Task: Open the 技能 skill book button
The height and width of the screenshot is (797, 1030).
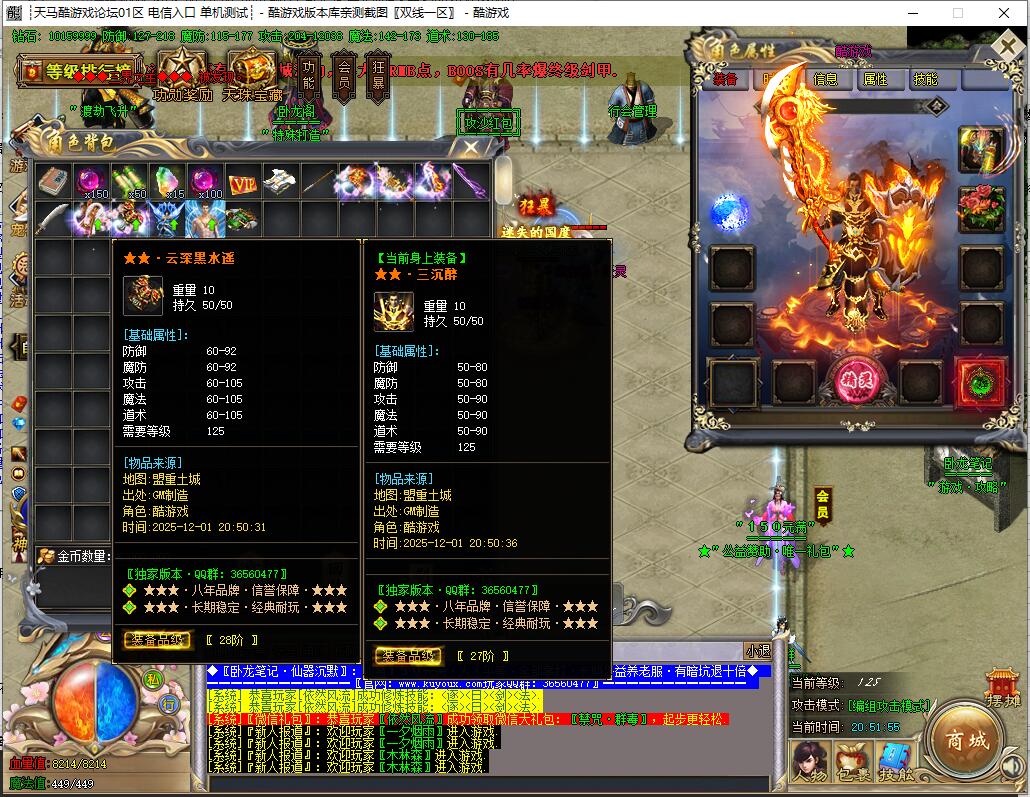Action: coord(896,762)
